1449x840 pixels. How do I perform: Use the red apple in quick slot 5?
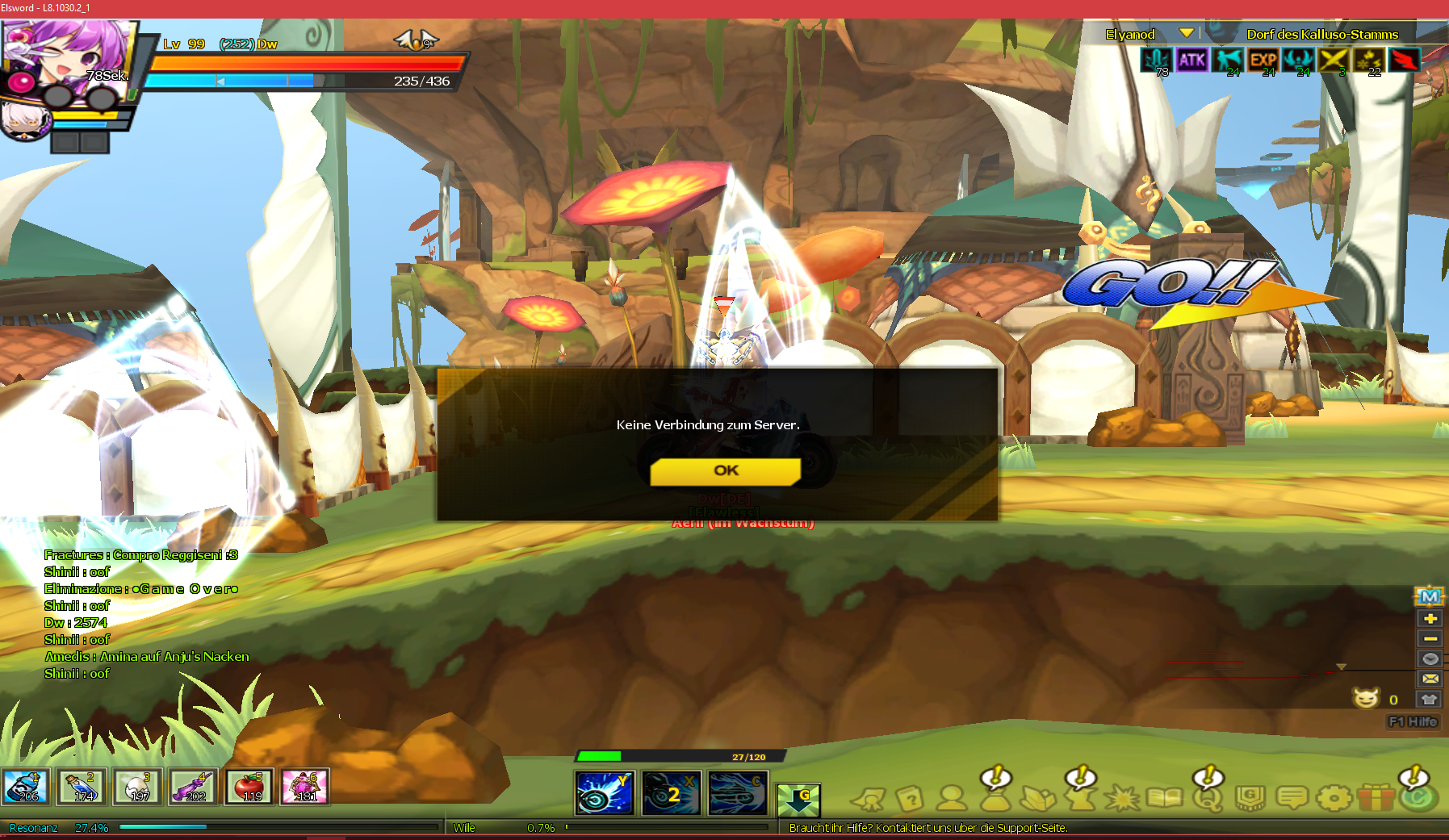(249, 787)
